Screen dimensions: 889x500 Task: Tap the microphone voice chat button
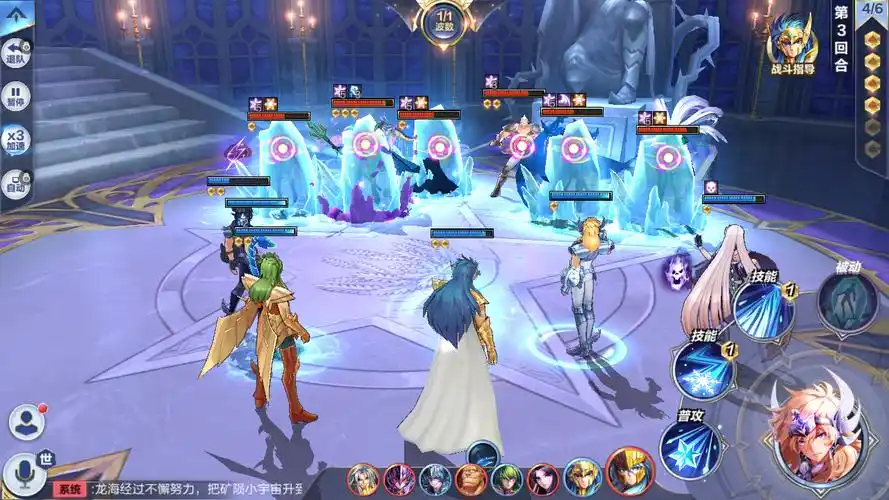[24, 470]
